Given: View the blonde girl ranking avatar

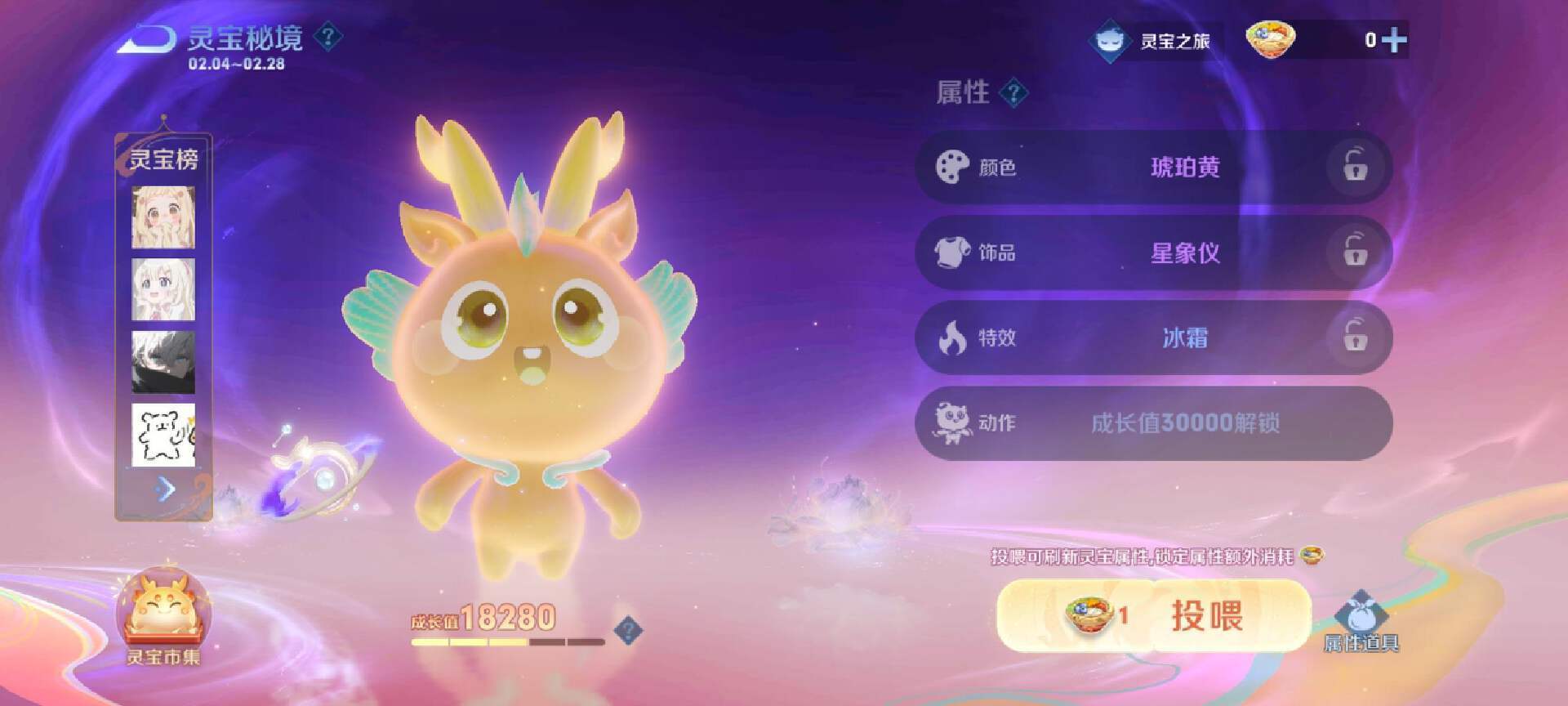Looking at the screenshot, I should [163, 217].
